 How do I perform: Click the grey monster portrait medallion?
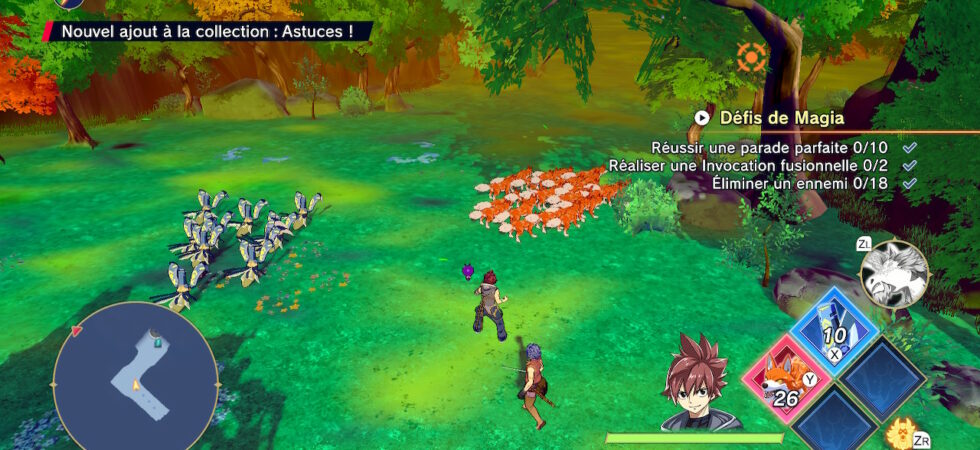(x=894, y=275)
